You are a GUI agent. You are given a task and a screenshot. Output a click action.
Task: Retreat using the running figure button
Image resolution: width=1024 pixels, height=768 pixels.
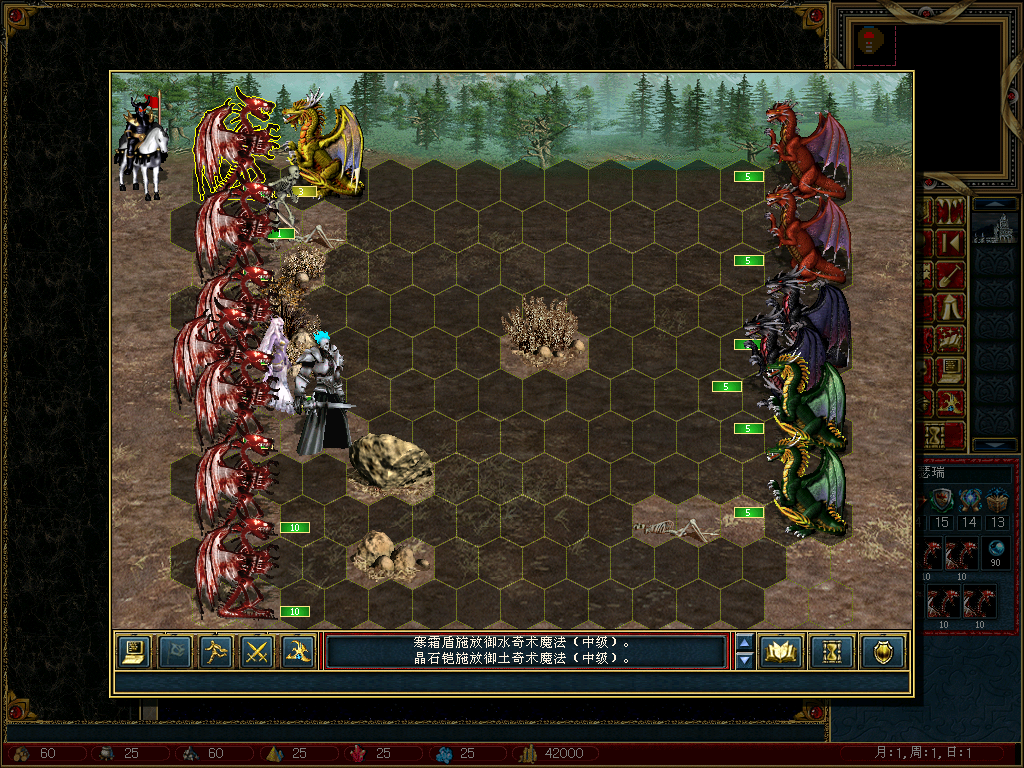coord(216,652)
